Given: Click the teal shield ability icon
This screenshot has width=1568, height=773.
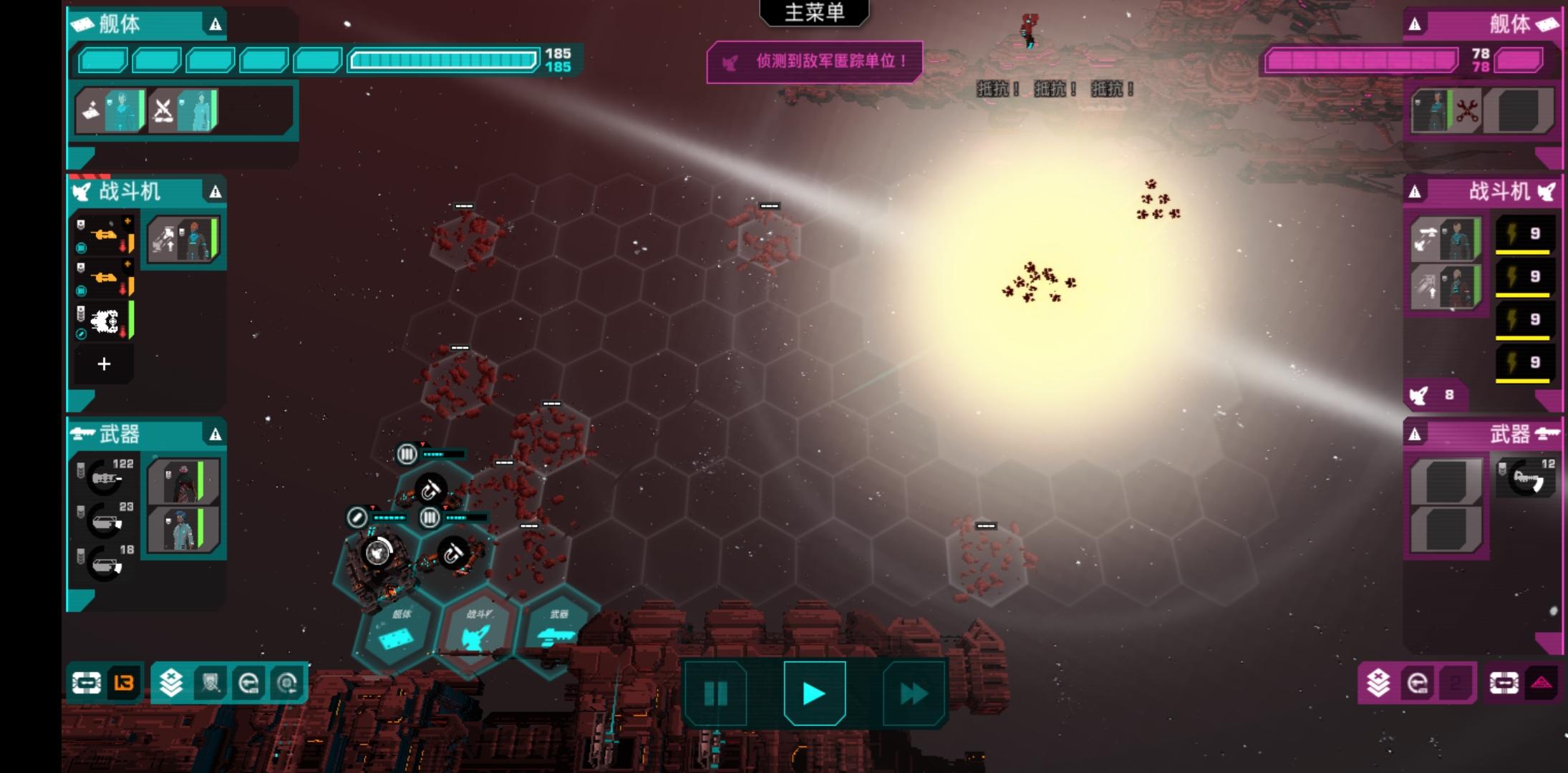Looking at the screenshot, I should click(x=210, y=683).
